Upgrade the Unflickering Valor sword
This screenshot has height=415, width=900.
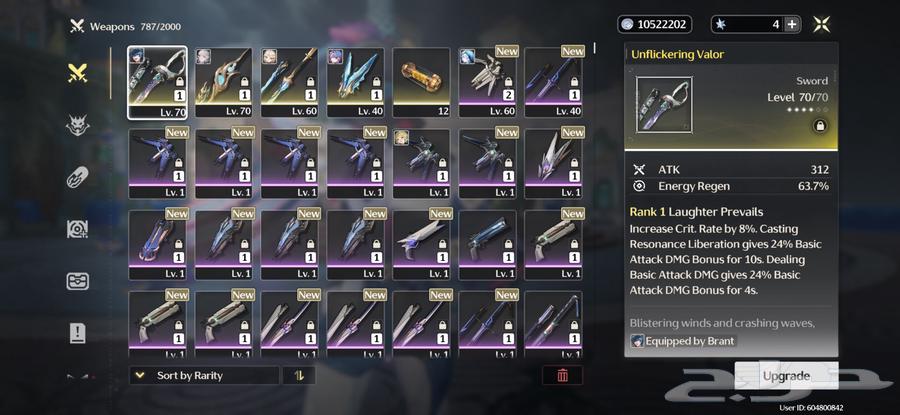coord(786,376)
